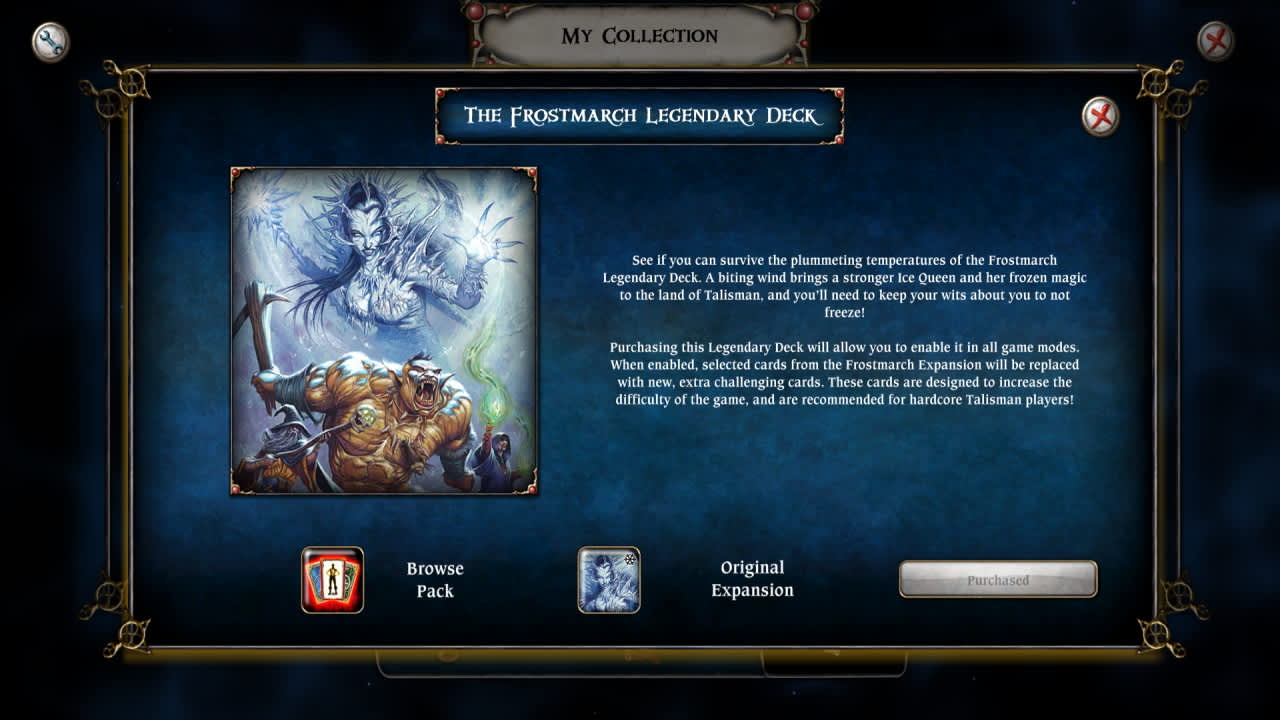This screenshot has width=1280, height=720.
Task: Click the grayed Purchased status control
Action: (x=999, y=578)
